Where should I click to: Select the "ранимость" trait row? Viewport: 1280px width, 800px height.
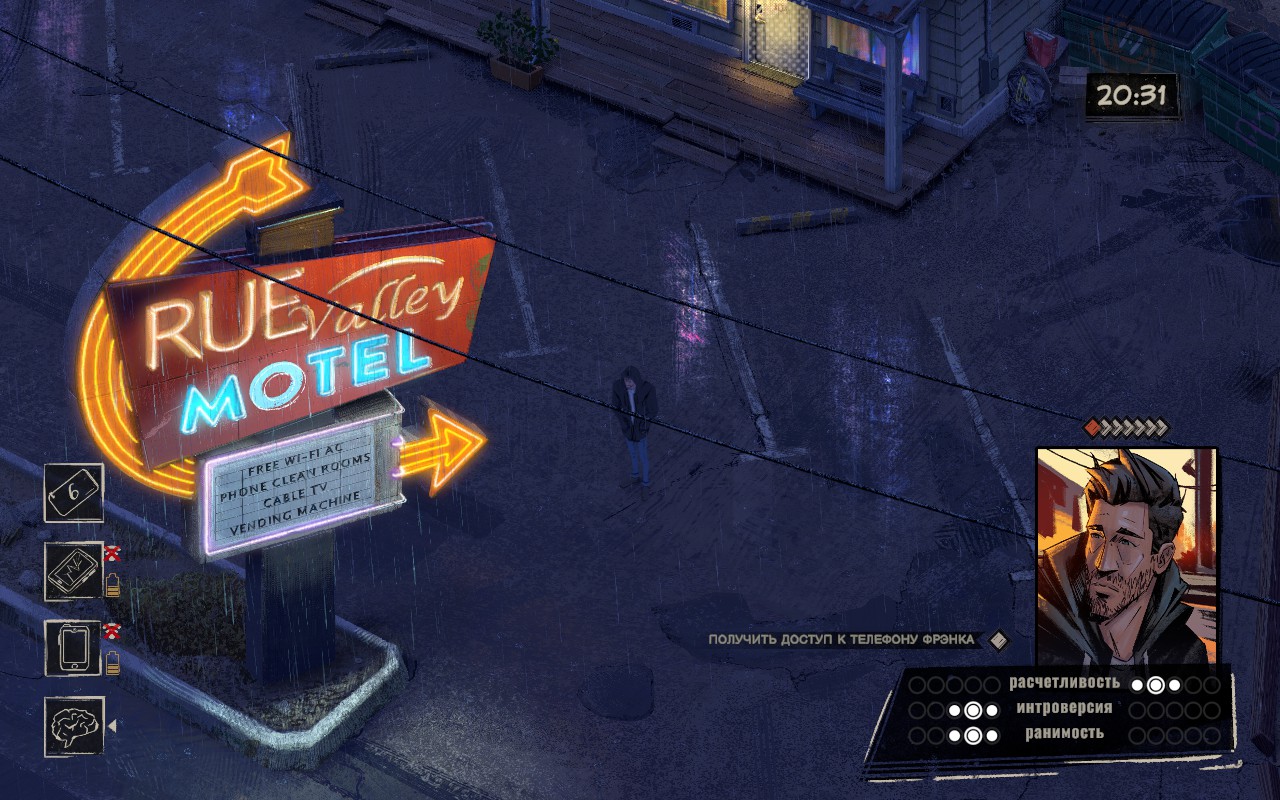1065,734
